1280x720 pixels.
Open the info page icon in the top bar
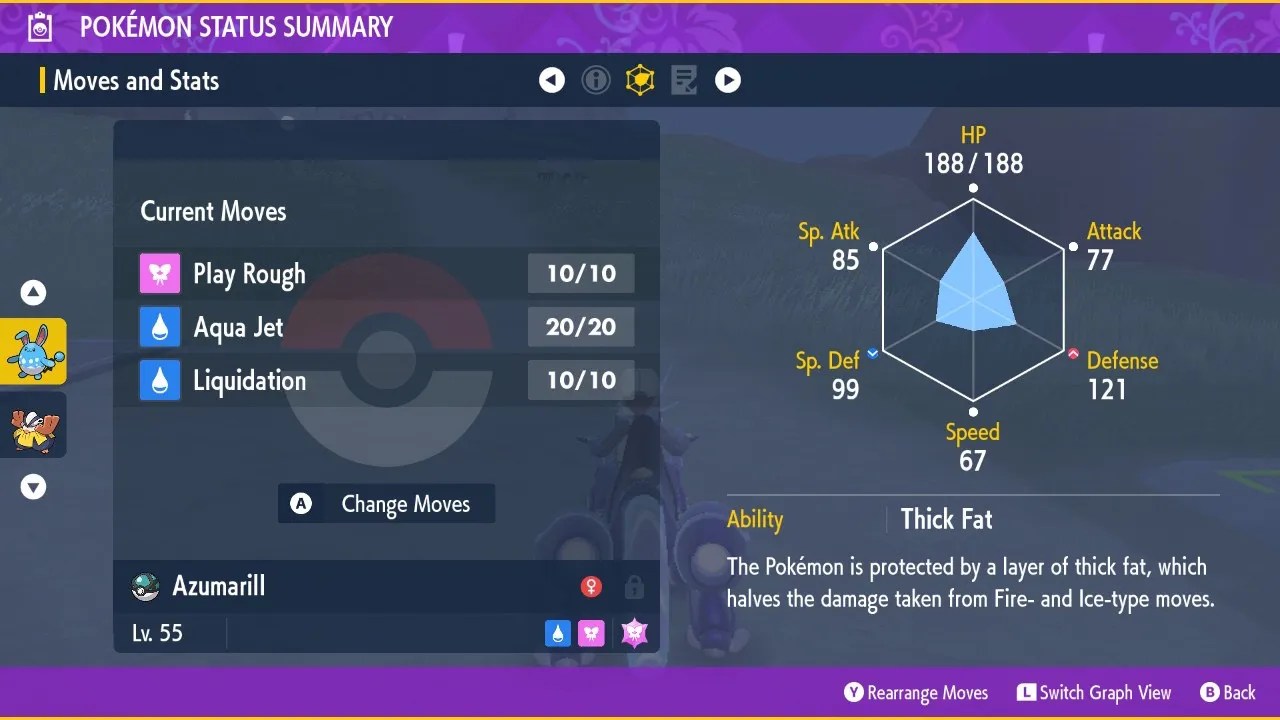(x=596, y=80)
